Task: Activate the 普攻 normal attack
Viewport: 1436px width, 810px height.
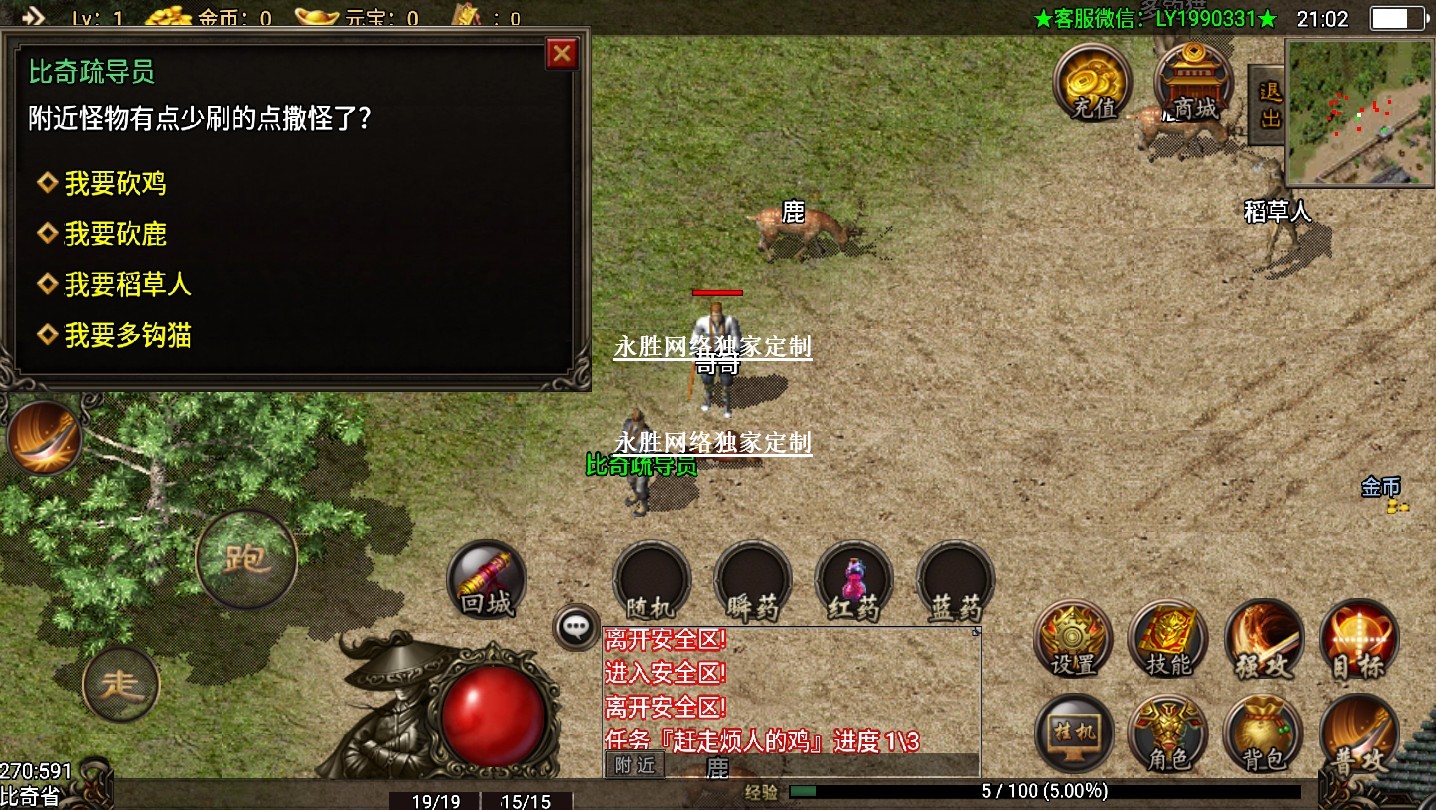Action: tap(1358, 735)
